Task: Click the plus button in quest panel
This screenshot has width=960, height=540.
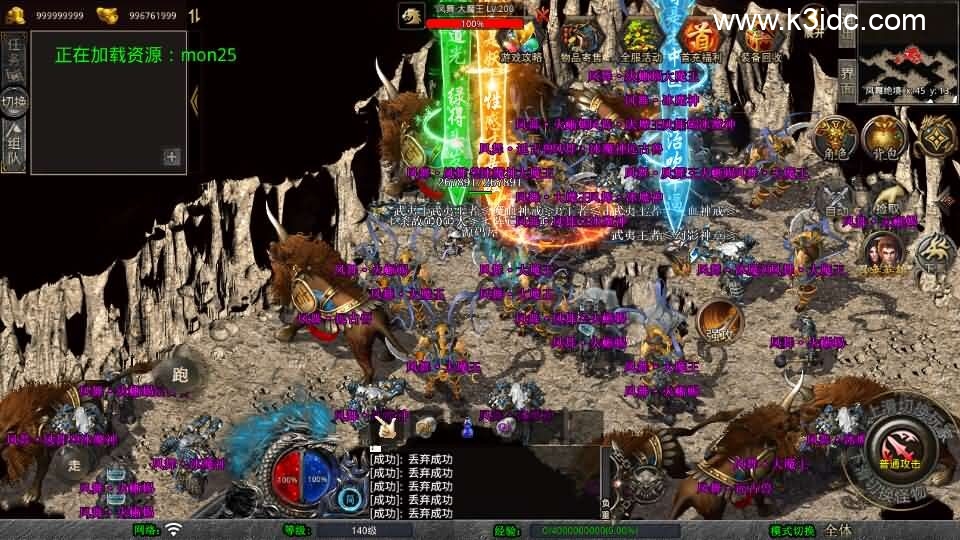Action: click(172, 156)
